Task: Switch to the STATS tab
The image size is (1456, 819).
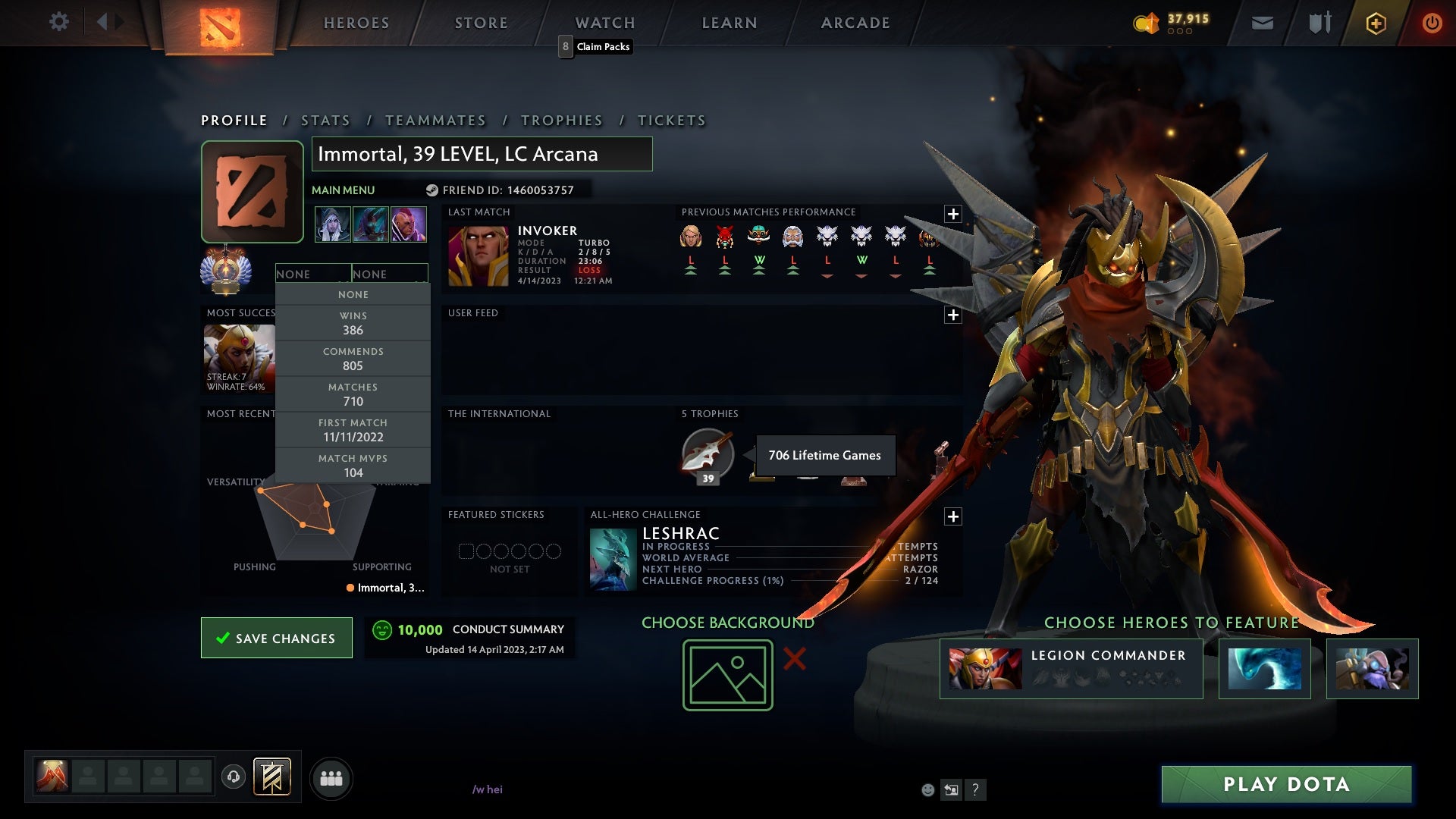Action: click(x=325, y=120)
